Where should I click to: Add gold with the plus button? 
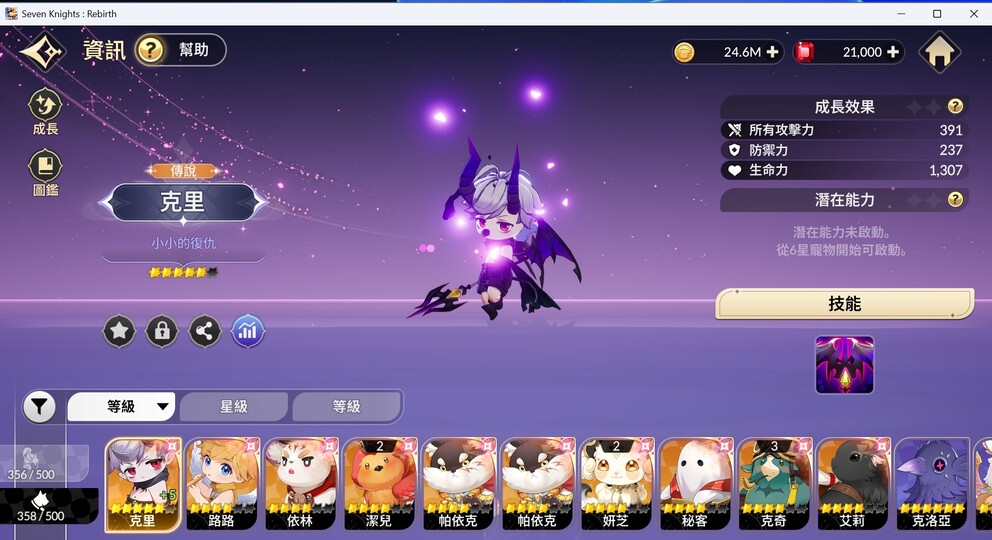[x=772, y=52]
